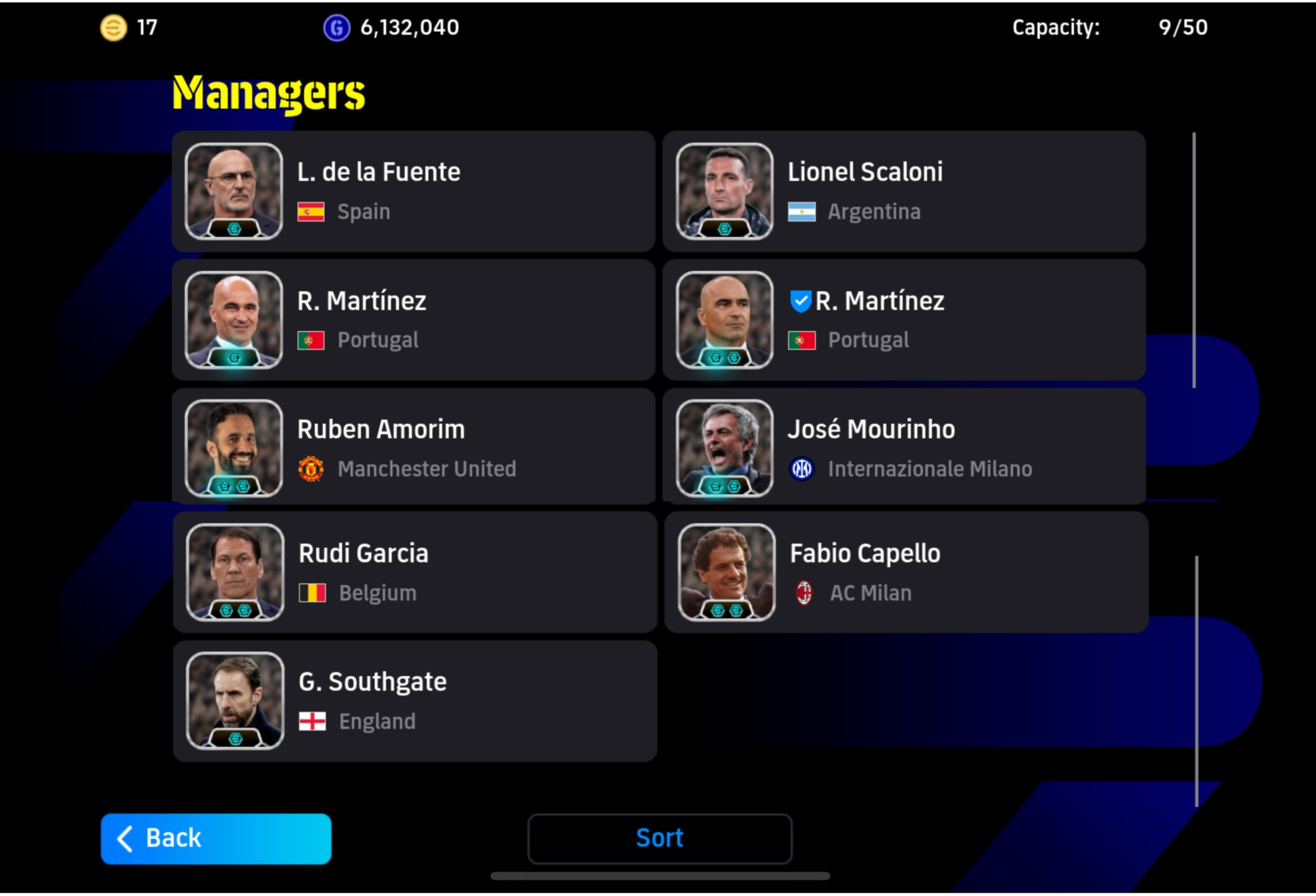
Task: Go back using the Back button
Action: (216, 838)
